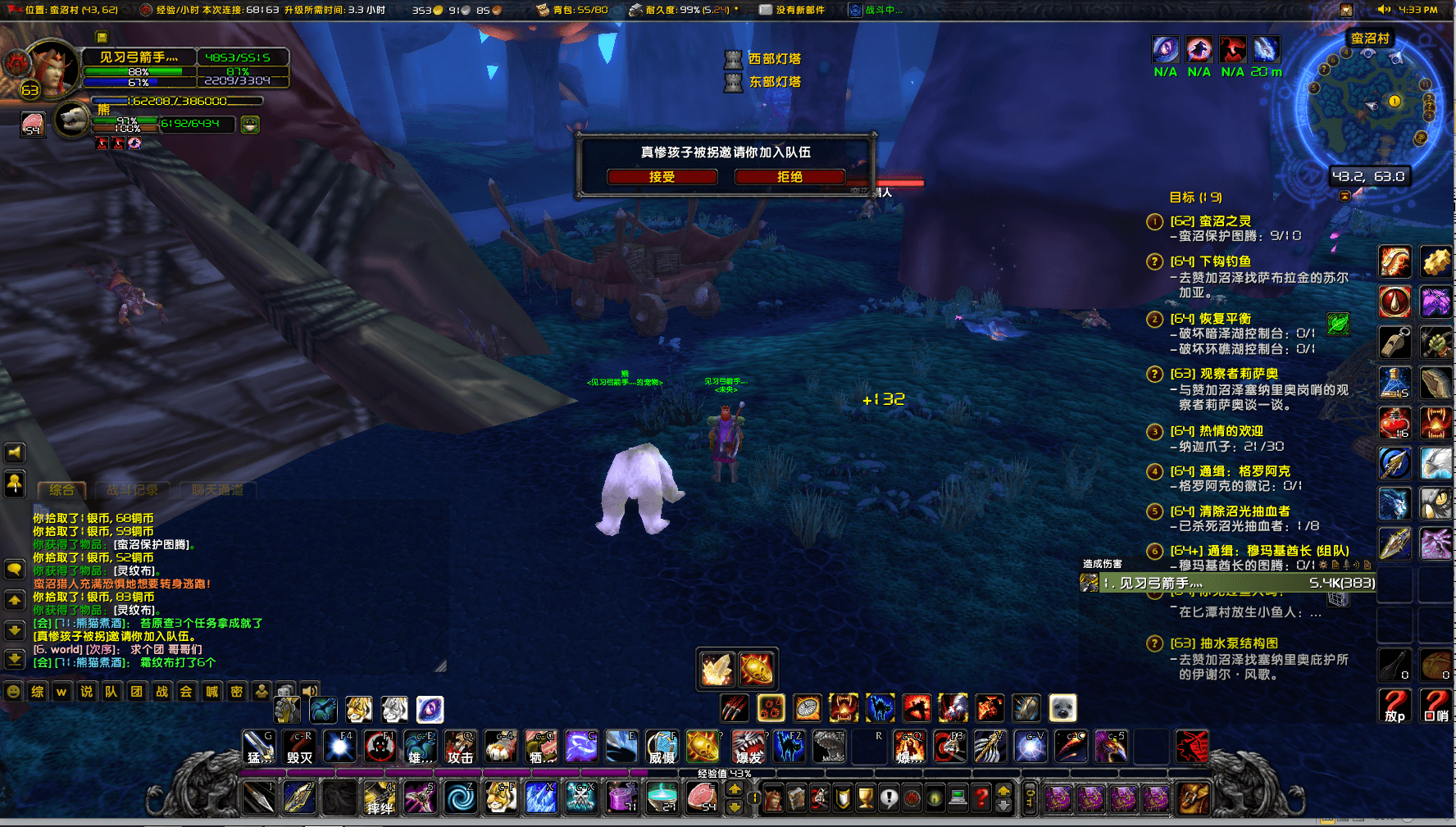Click the 西部灯塔 objective entry
This screenshot has width=1456, height=827.
point(774,59)
